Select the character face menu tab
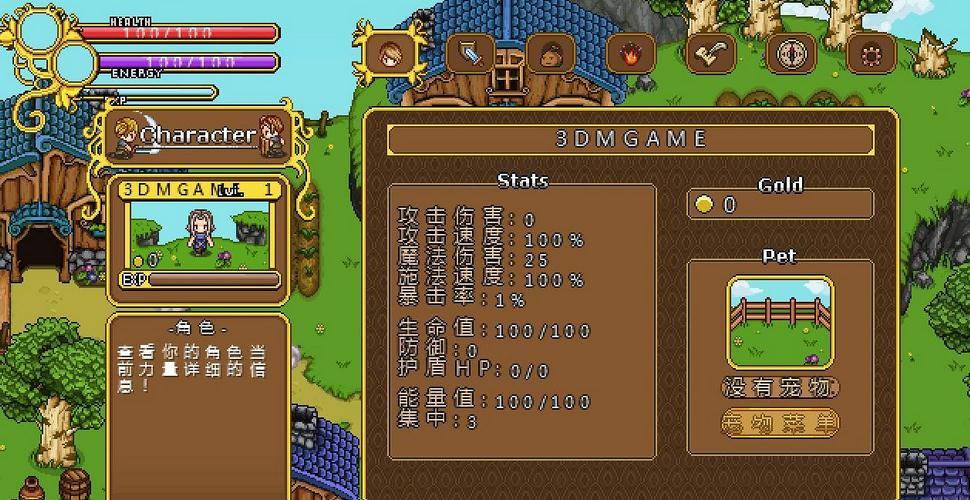Viewport: 970px width, 500px height. coord(391,53)
